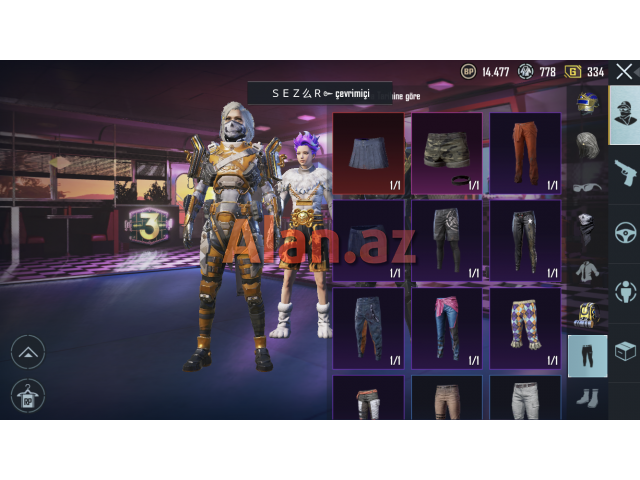Pick the harlequin diamond-pattern pants
The height and width of the screenshot is (480, 640).
point(524,327)
